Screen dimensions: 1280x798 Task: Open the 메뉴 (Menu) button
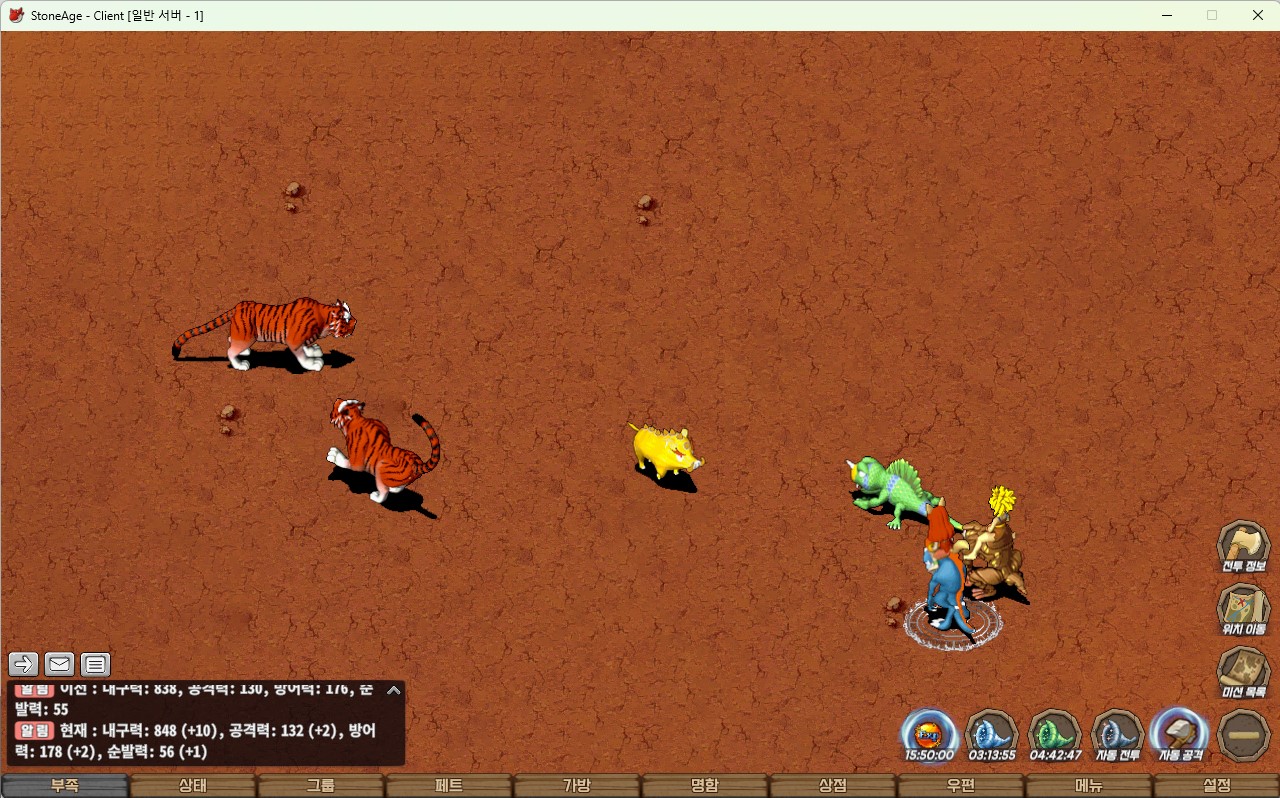[1089, 786]
